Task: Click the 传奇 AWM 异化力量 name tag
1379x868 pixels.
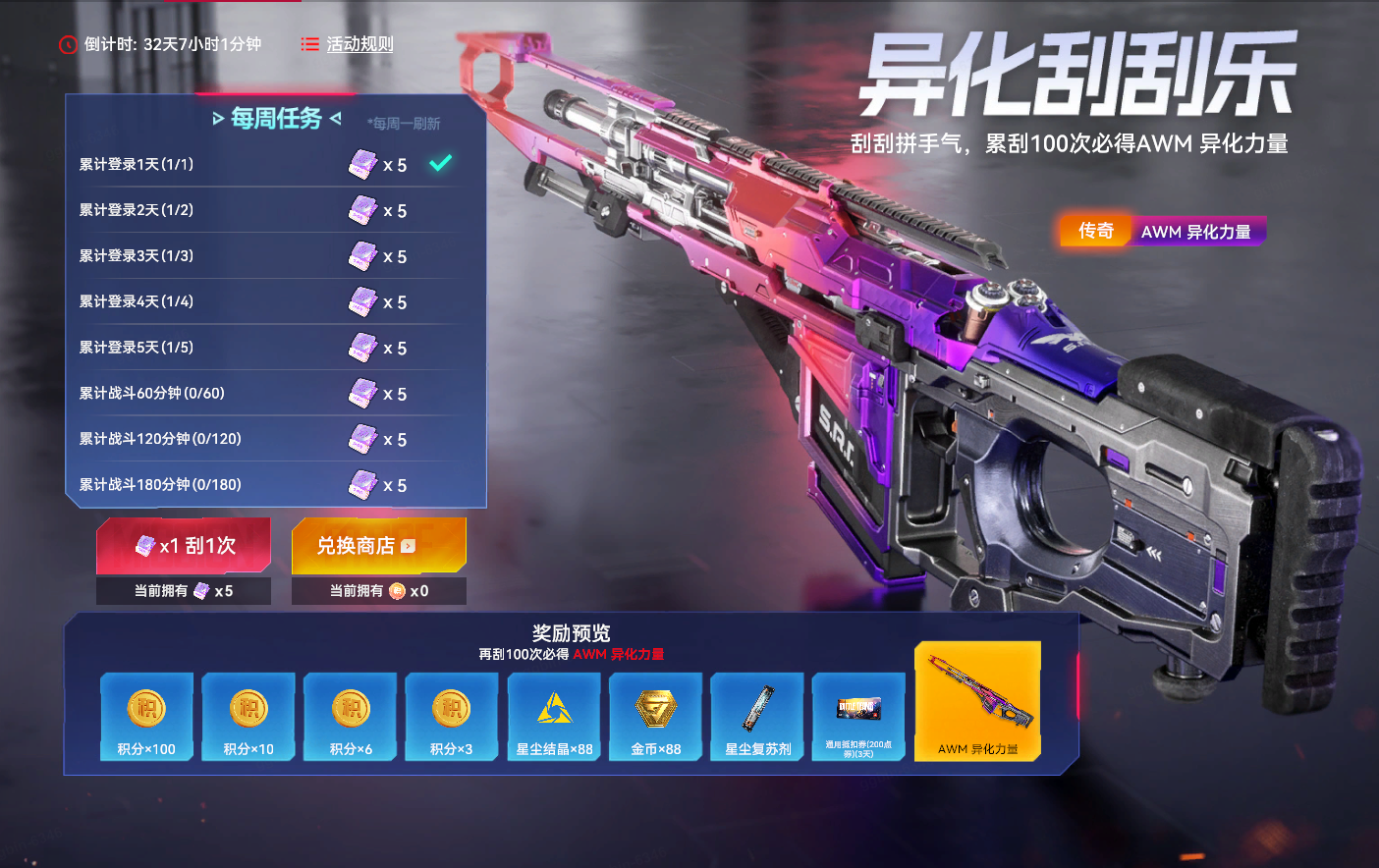Action: [x=1163, y=231]
